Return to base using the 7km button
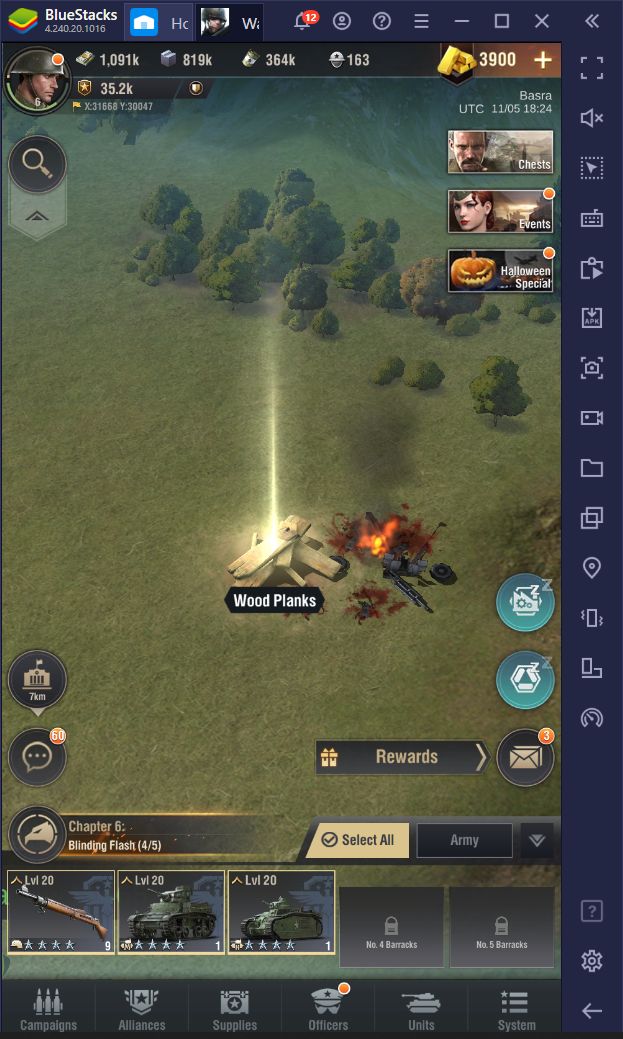This screenshot has width=623, height=1039. click(38, 681)
